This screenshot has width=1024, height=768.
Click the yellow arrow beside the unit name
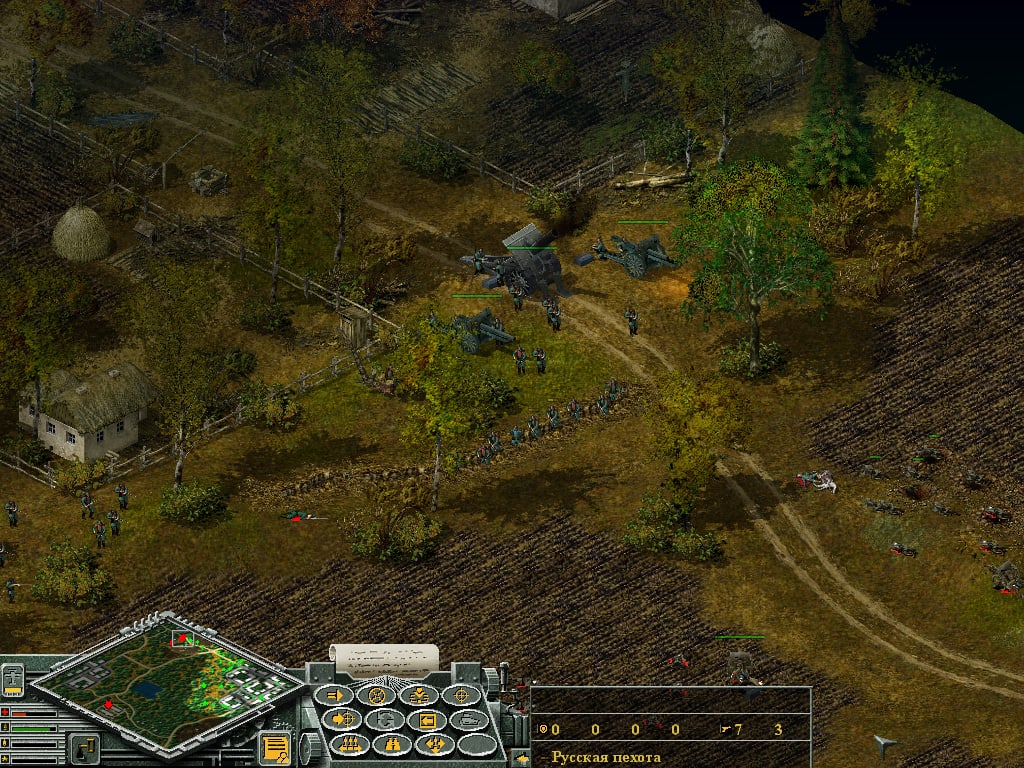point(520,758)
